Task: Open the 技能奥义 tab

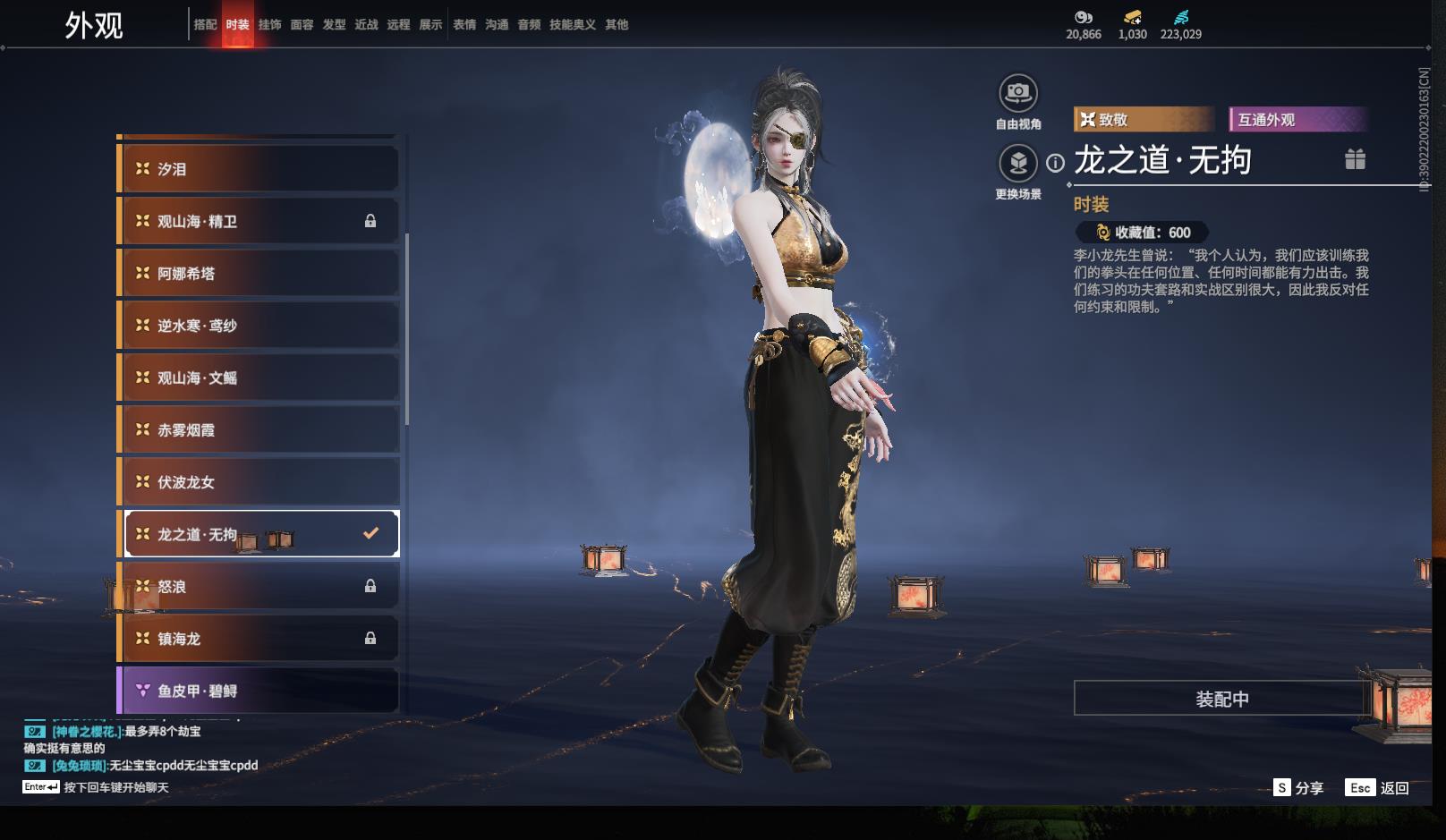Action: click(572, 25)
